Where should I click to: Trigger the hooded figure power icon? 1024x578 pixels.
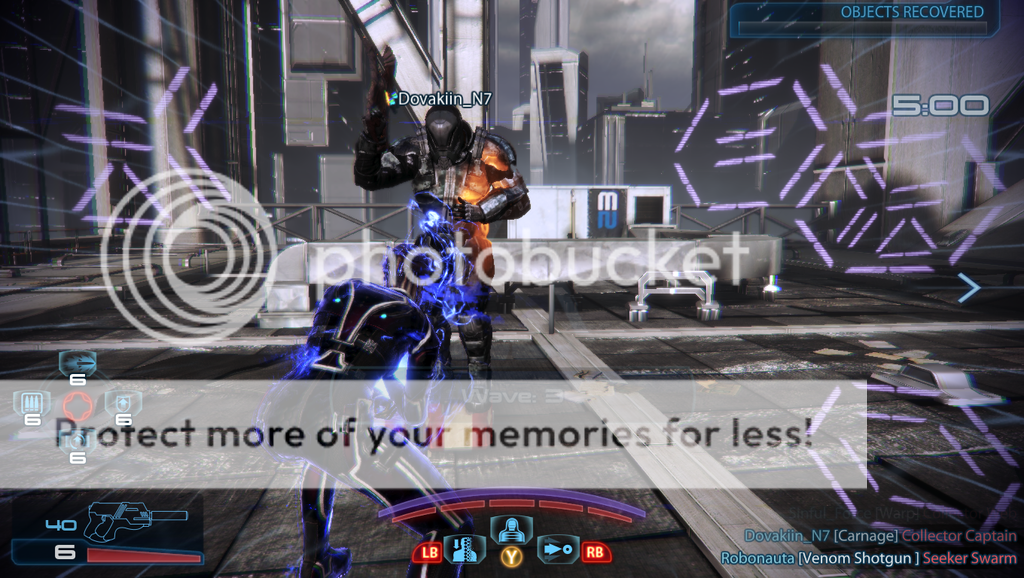pos(512,528)
